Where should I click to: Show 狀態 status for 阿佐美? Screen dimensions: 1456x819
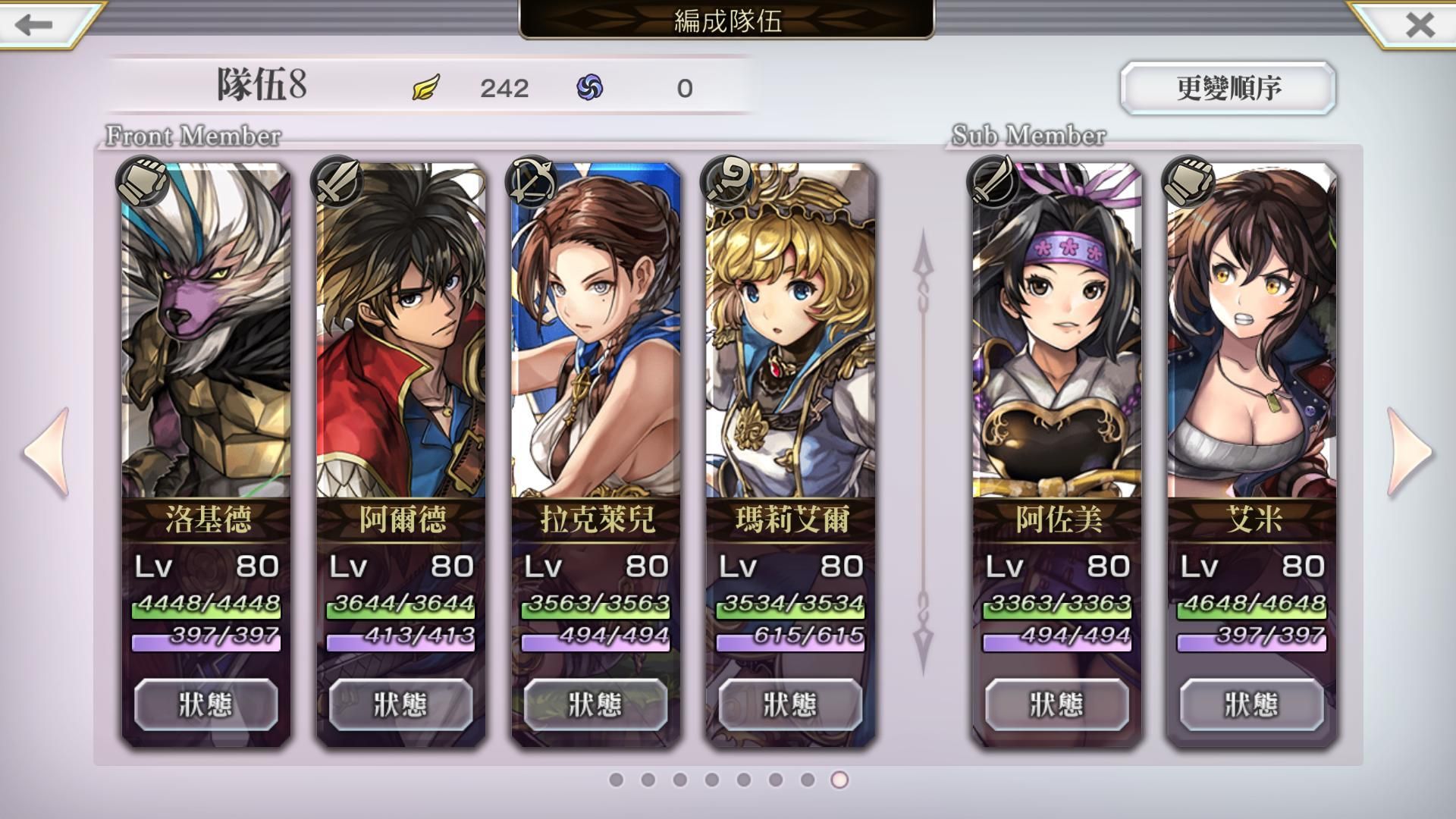point(1057,704)
